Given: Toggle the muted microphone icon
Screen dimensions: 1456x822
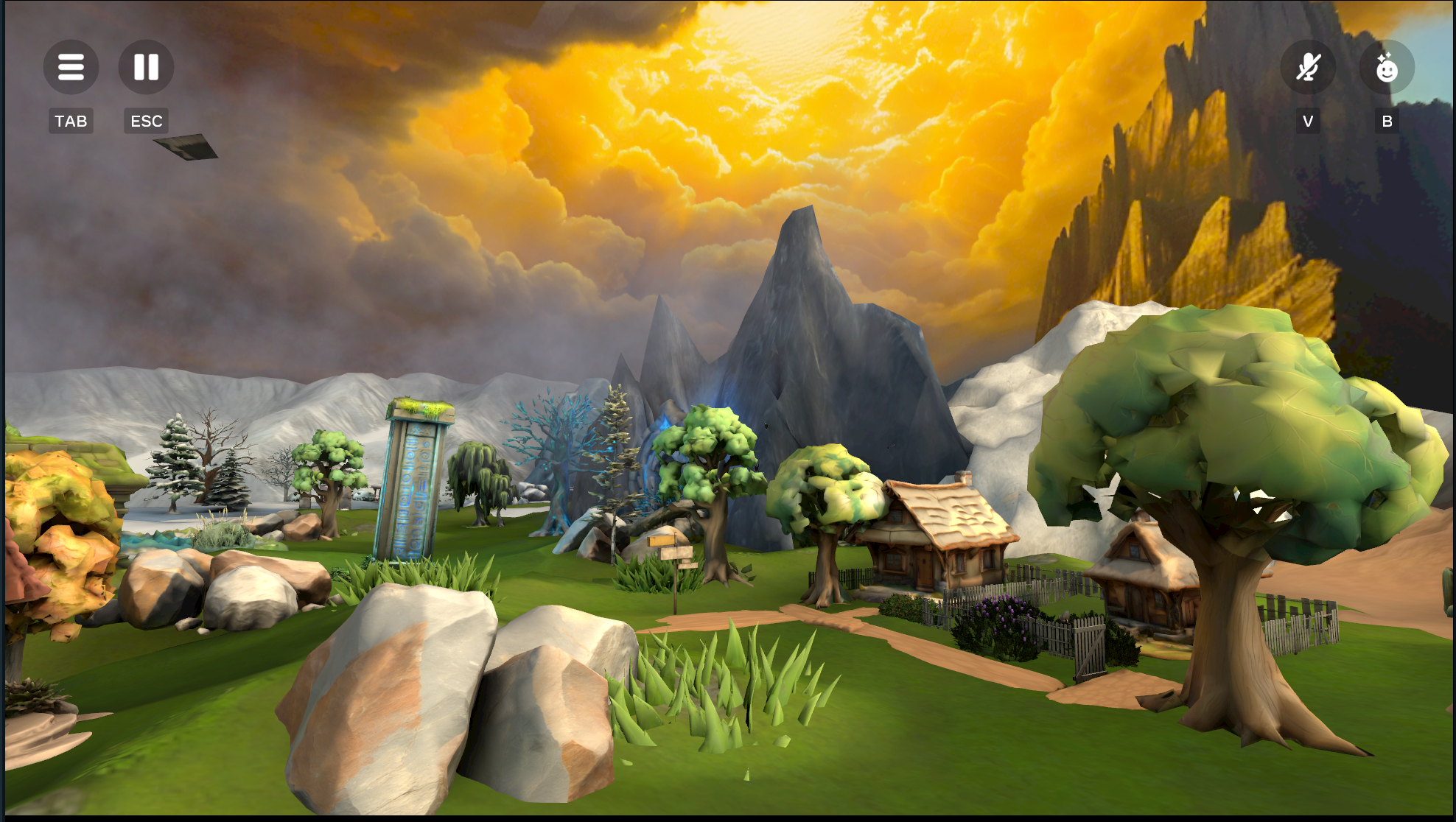Looking at the screenshot, I should point(1308,67).
